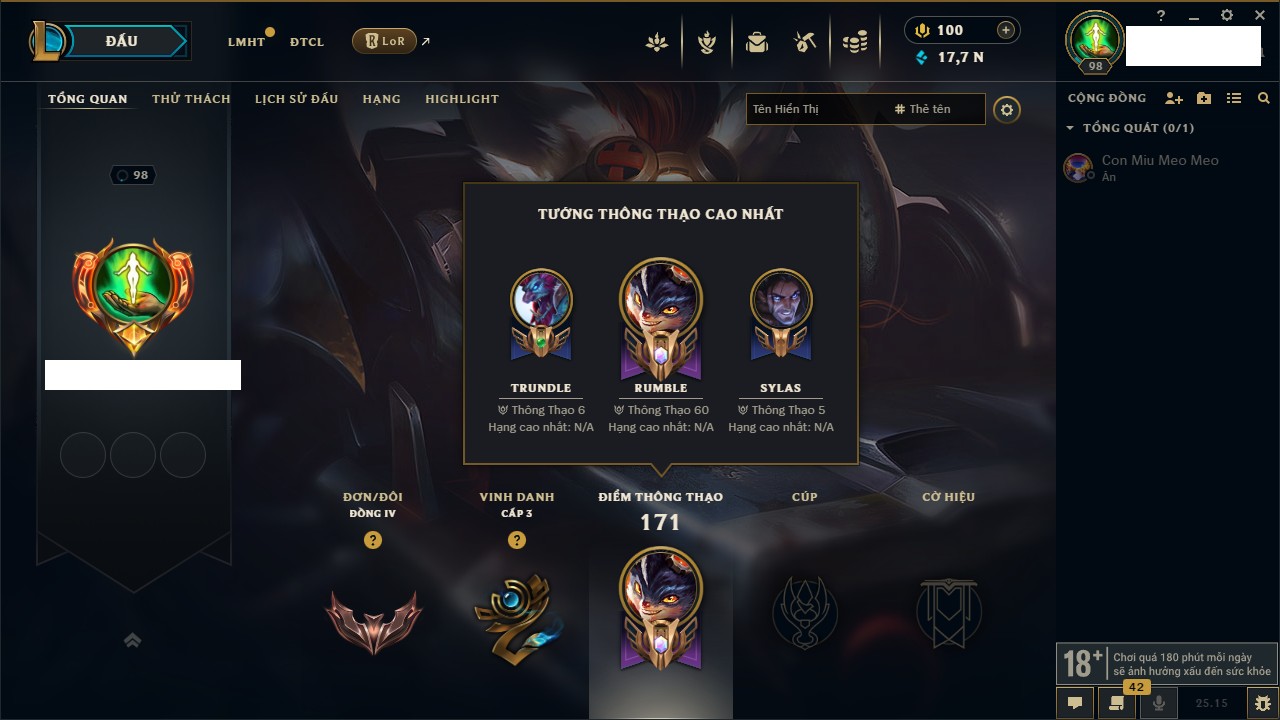Switch to the Hạng tab

click(381, 99)
